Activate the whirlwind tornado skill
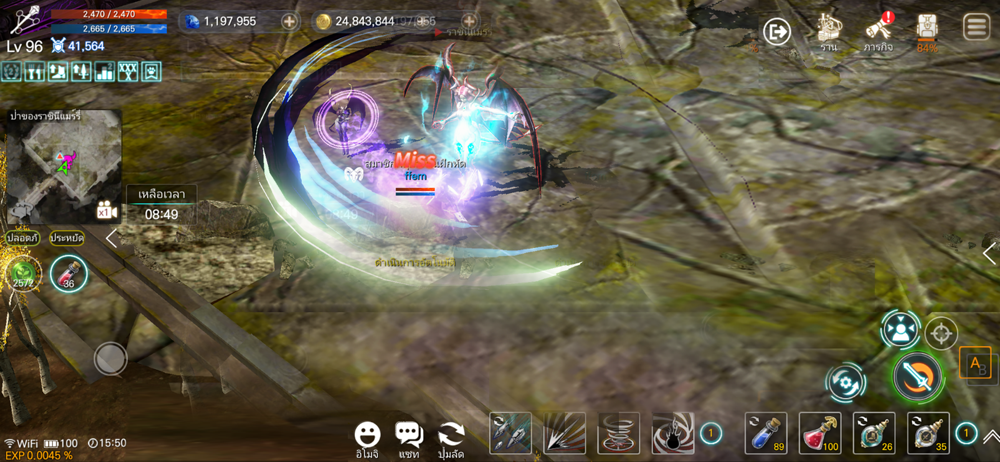The image size is (1000, 462). click(618, 433)
